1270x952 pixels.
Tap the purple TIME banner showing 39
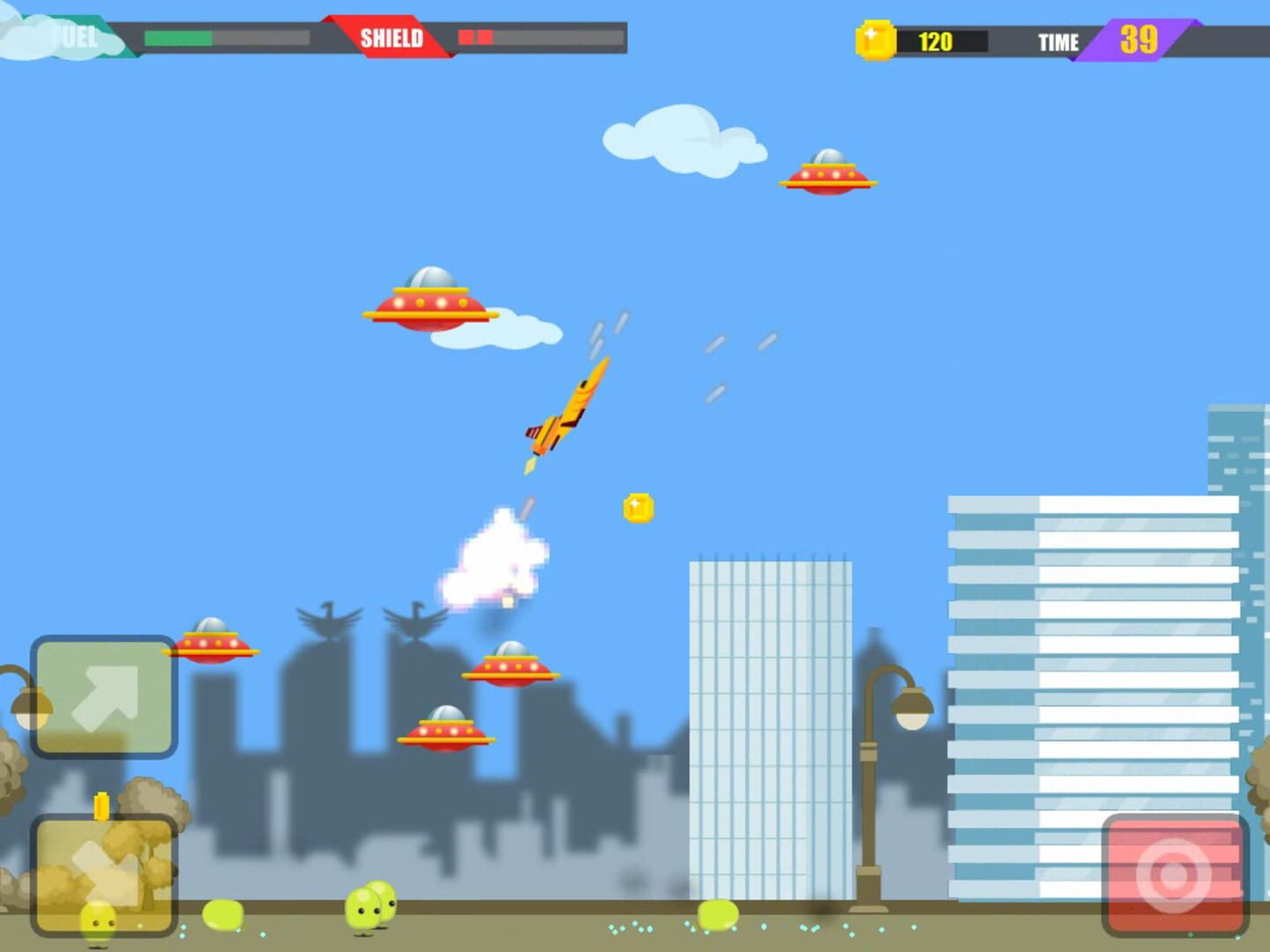tap(1138, 40)
